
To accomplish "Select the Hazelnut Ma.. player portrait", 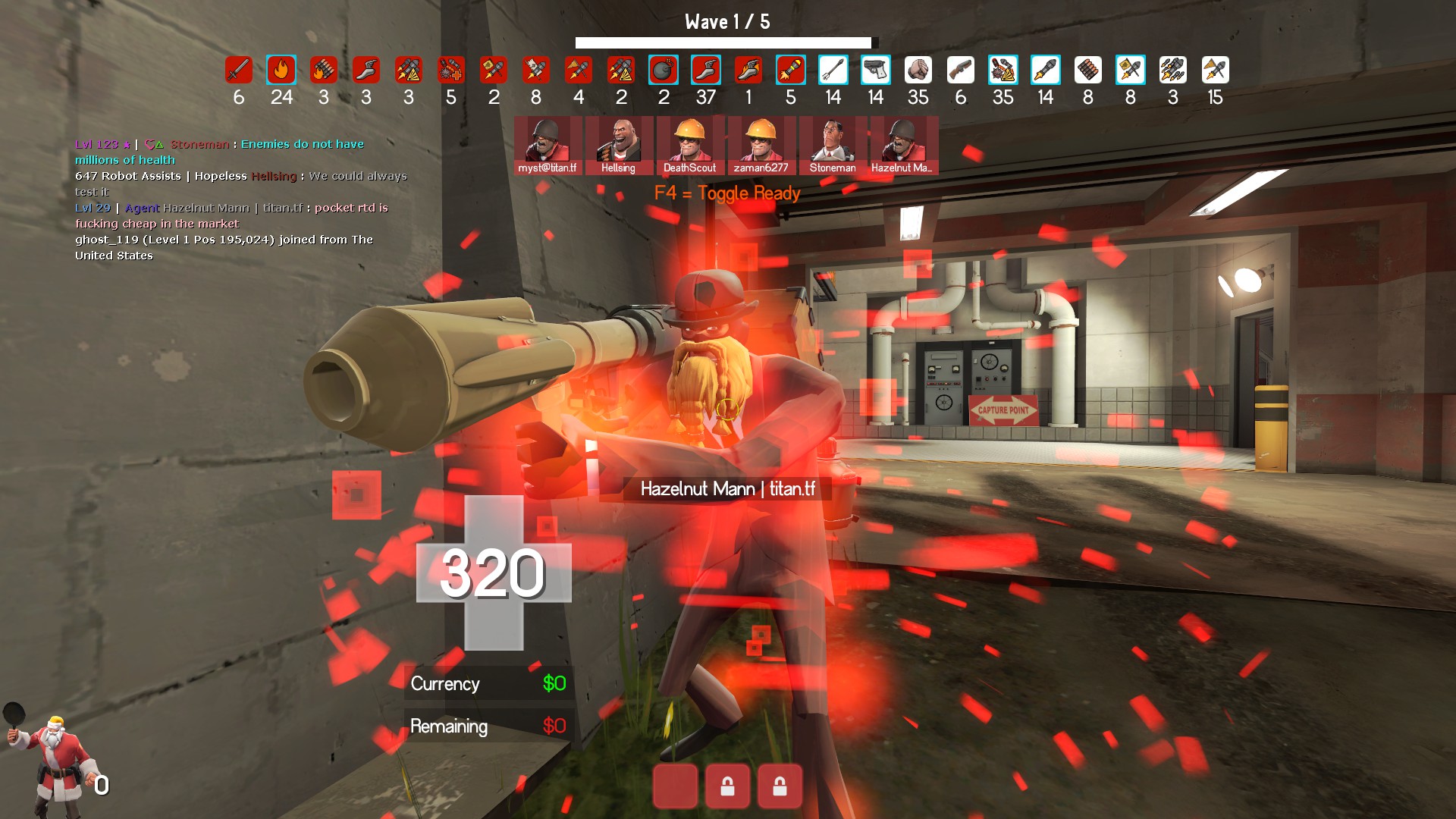I will point(902,145).
